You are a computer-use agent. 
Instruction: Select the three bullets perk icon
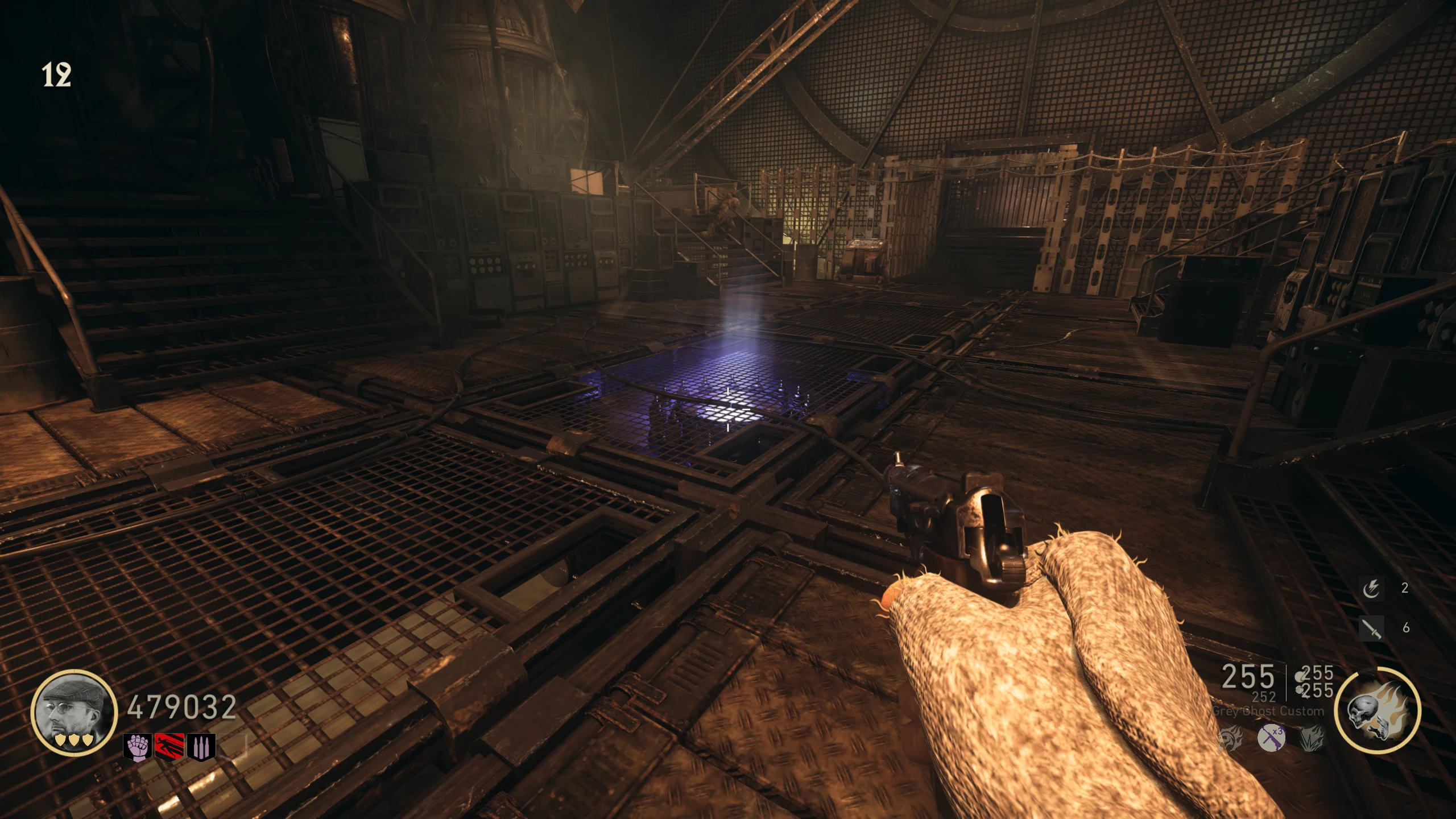[201, 747]
